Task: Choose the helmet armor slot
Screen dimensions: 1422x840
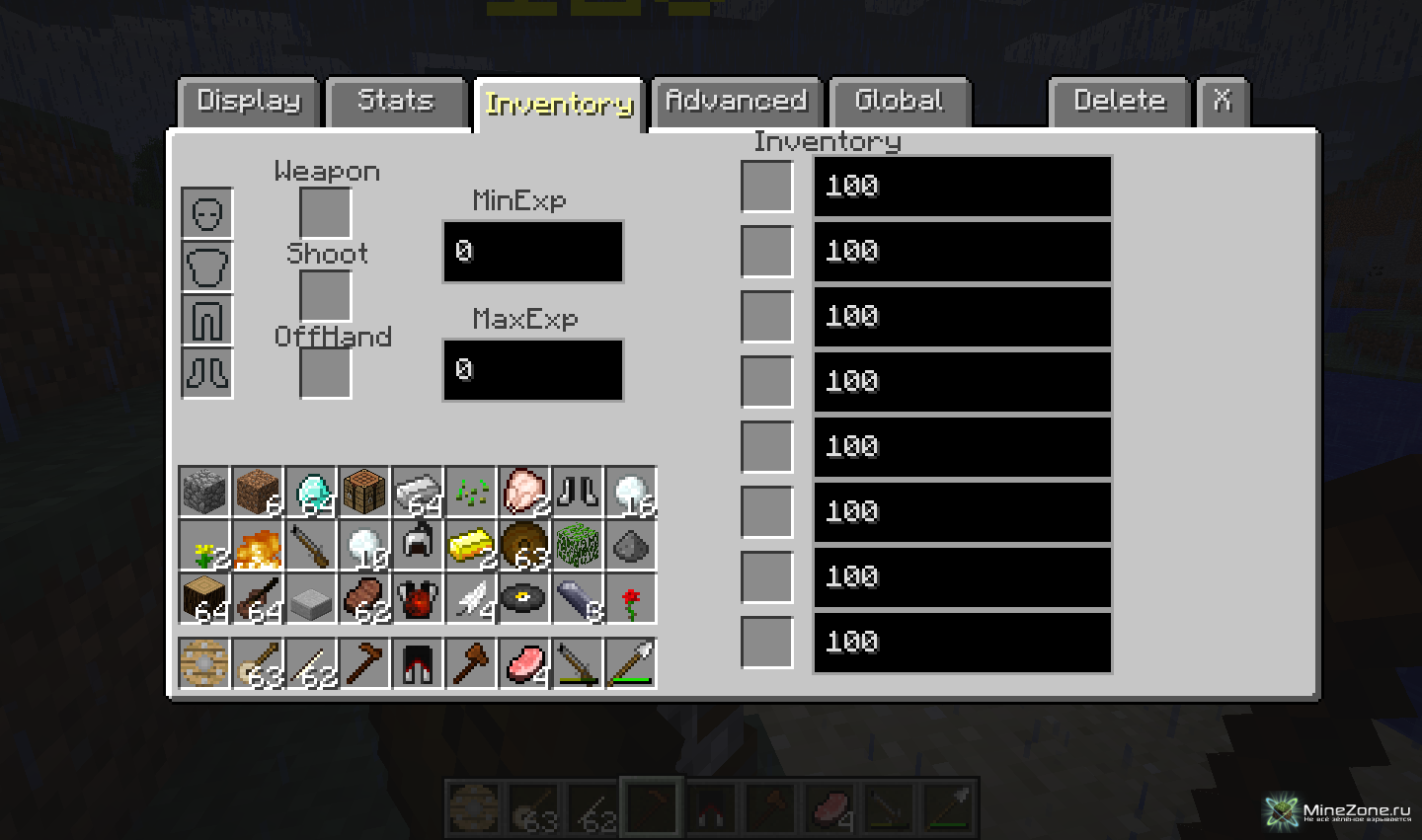Action: click(x=207, y=213)
